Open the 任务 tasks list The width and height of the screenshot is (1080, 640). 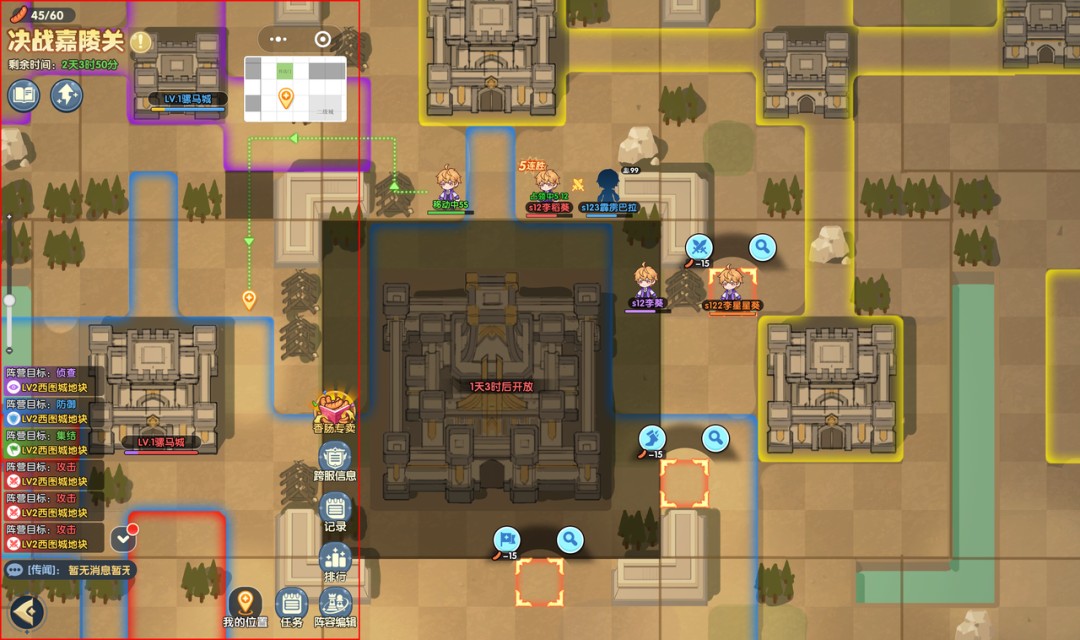[x=291, y=607]
